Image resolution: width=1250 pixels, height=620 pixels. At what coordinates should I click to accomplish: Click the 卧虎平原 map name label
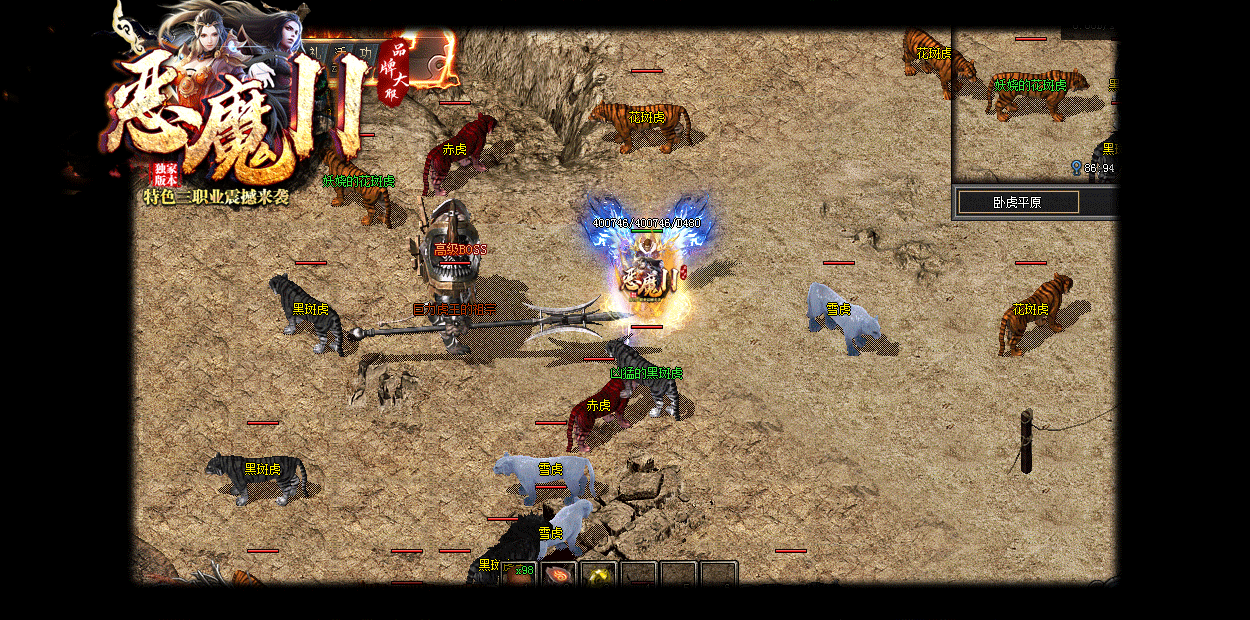tap(1018, 202)
